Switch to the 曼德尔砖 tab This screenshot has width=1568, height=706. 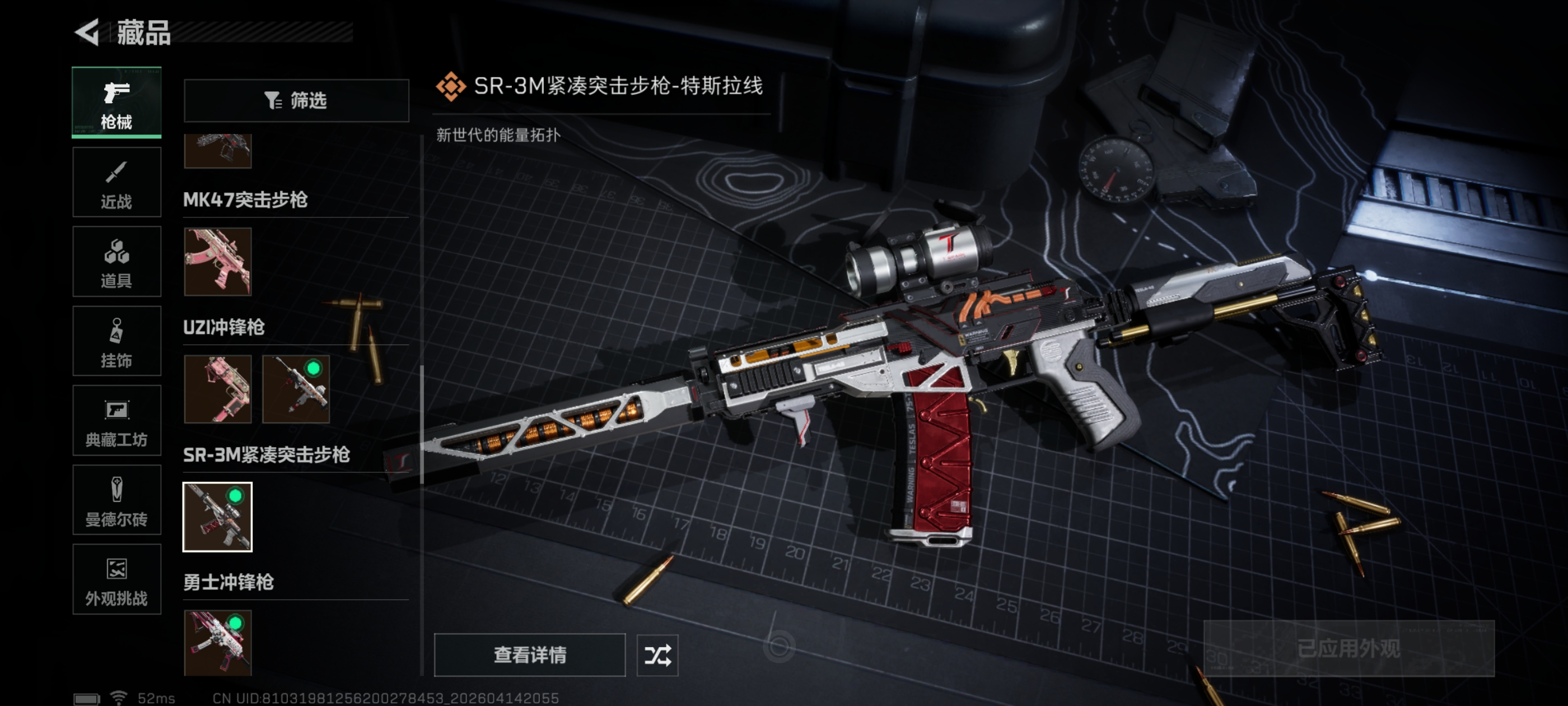(x=116, y=500)
